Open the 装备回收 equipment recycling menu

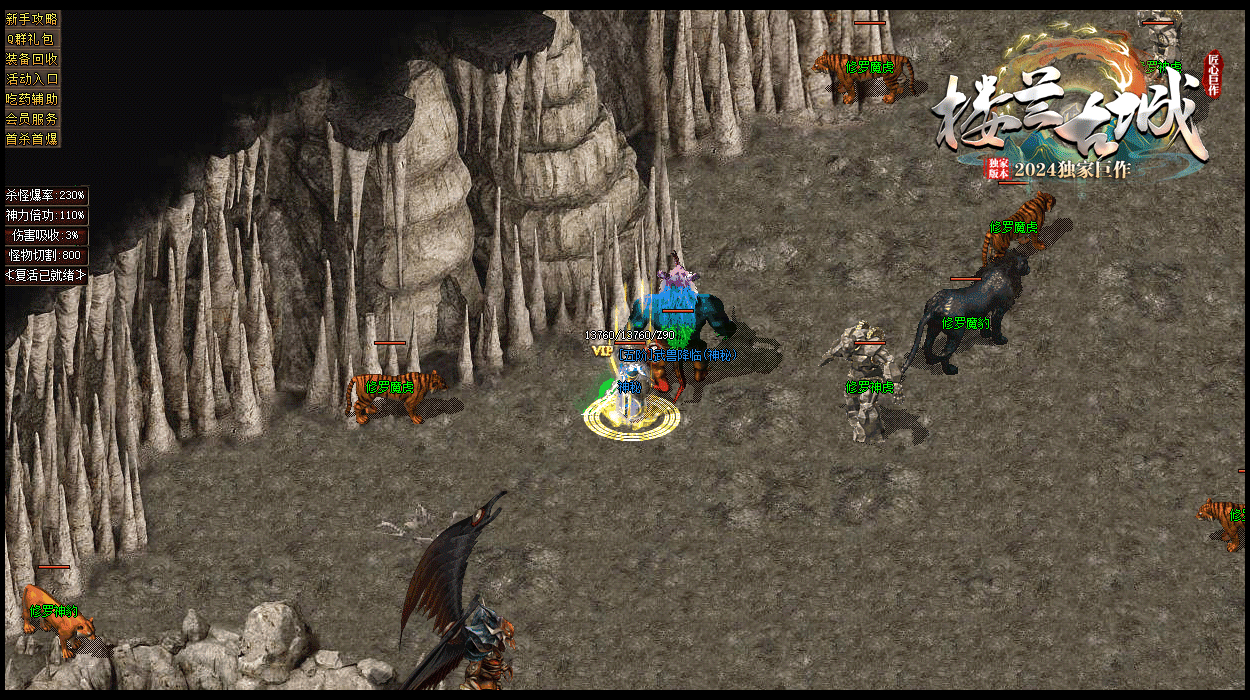coord(32,59)
